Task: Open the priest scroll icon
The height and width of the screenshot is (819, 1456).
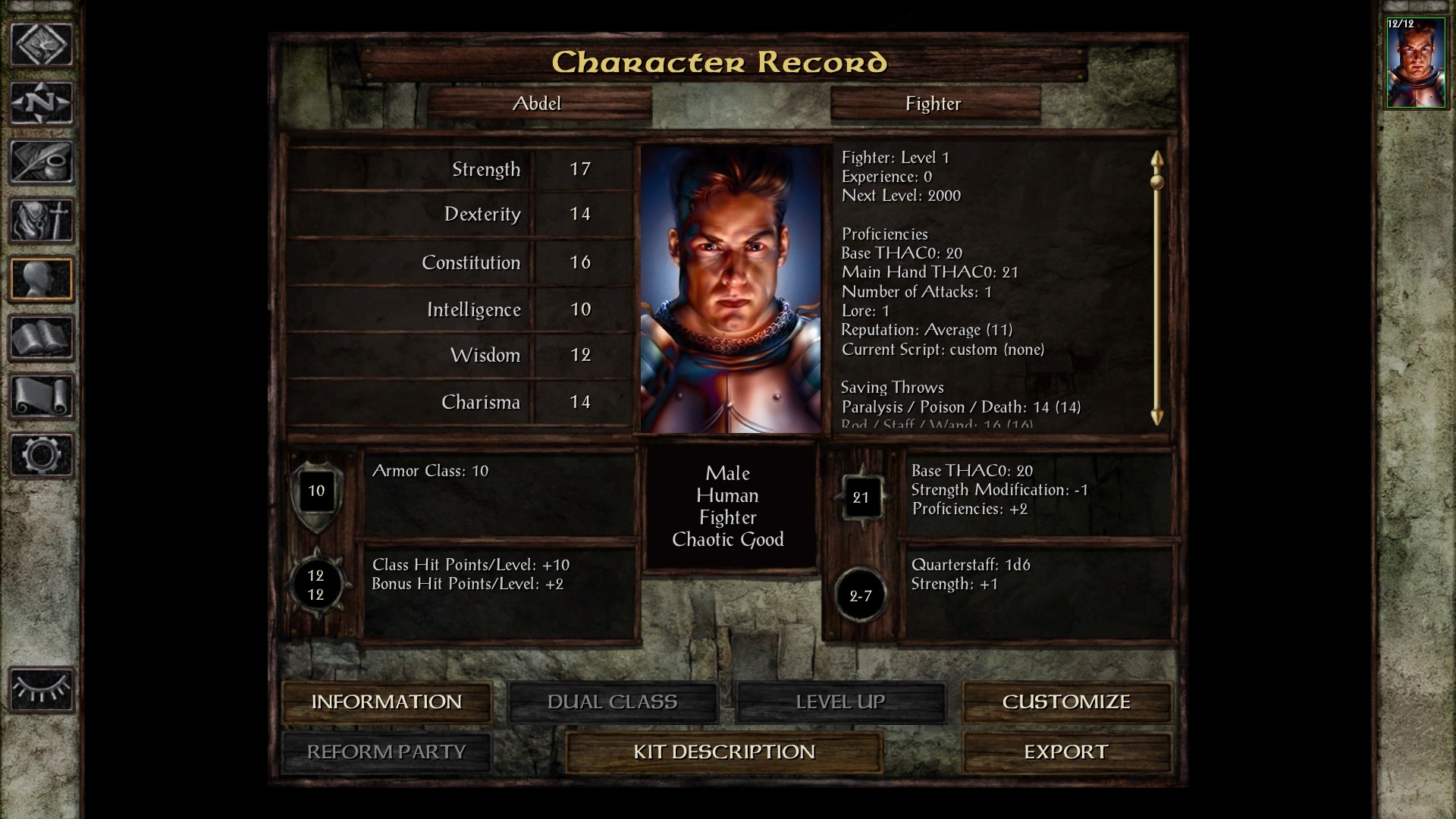Action: [42, 396]
